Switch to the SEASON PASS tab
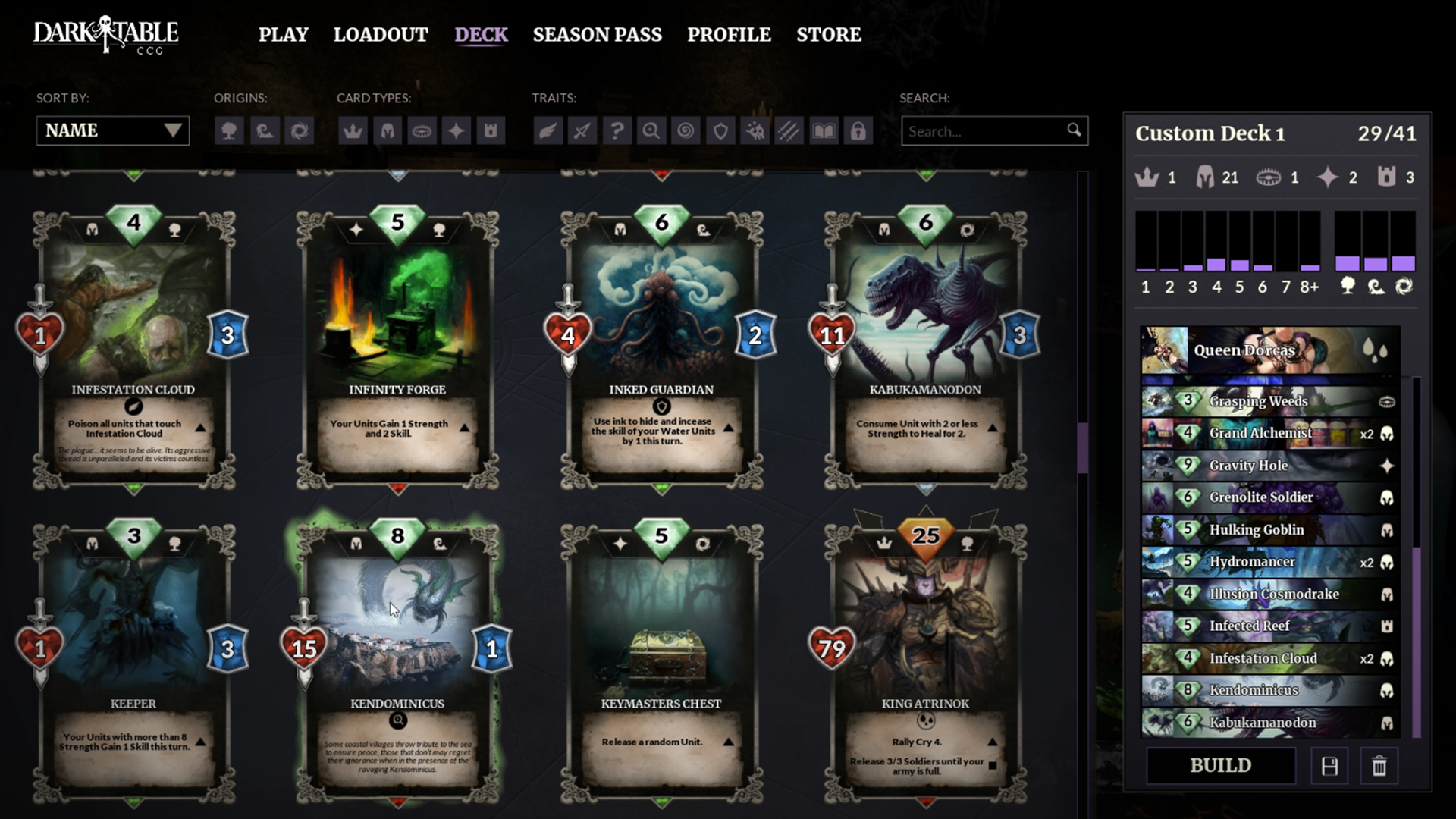This screenshot has width=1456, height=819. coord(597,34)
